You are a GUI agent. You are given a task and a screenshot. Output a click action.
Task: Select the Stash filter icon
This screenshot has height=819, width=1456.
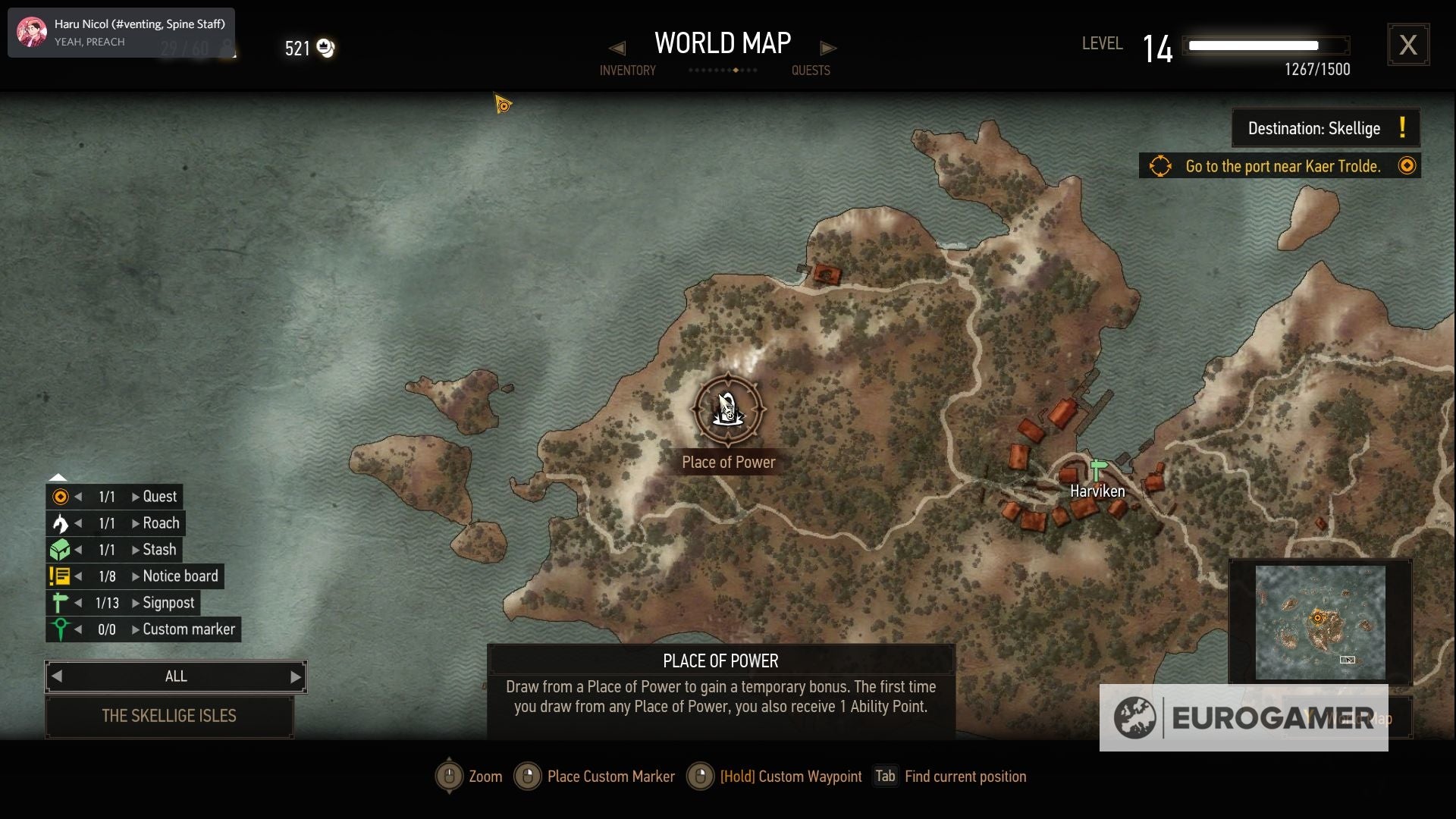click(x=60, y=549)
